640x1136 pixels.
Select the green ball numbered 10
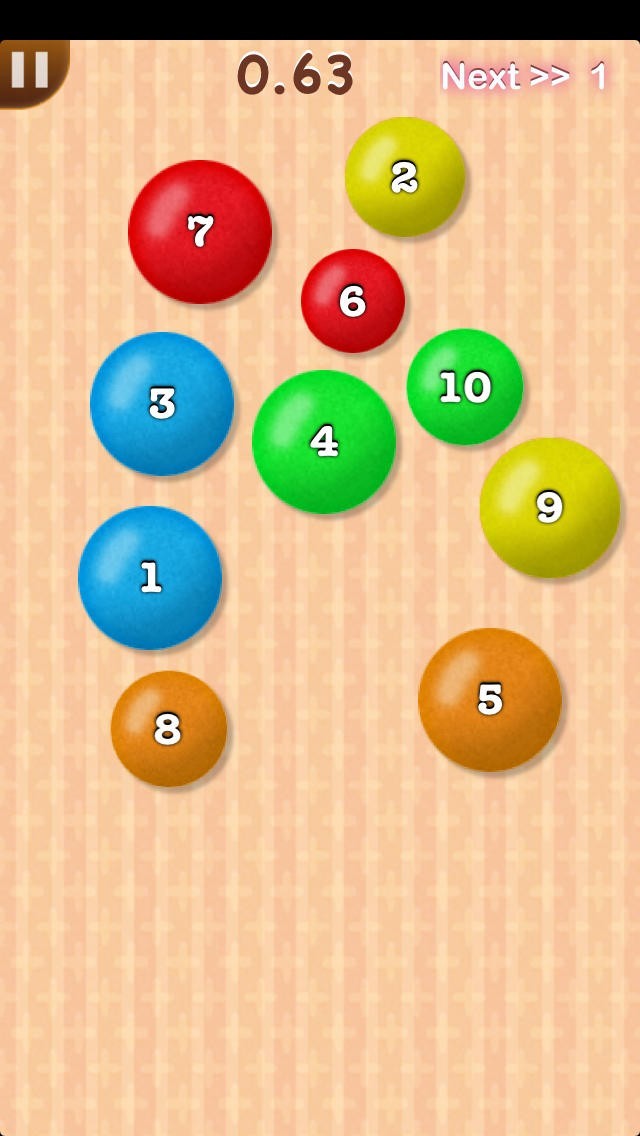[x=464, y=387]
